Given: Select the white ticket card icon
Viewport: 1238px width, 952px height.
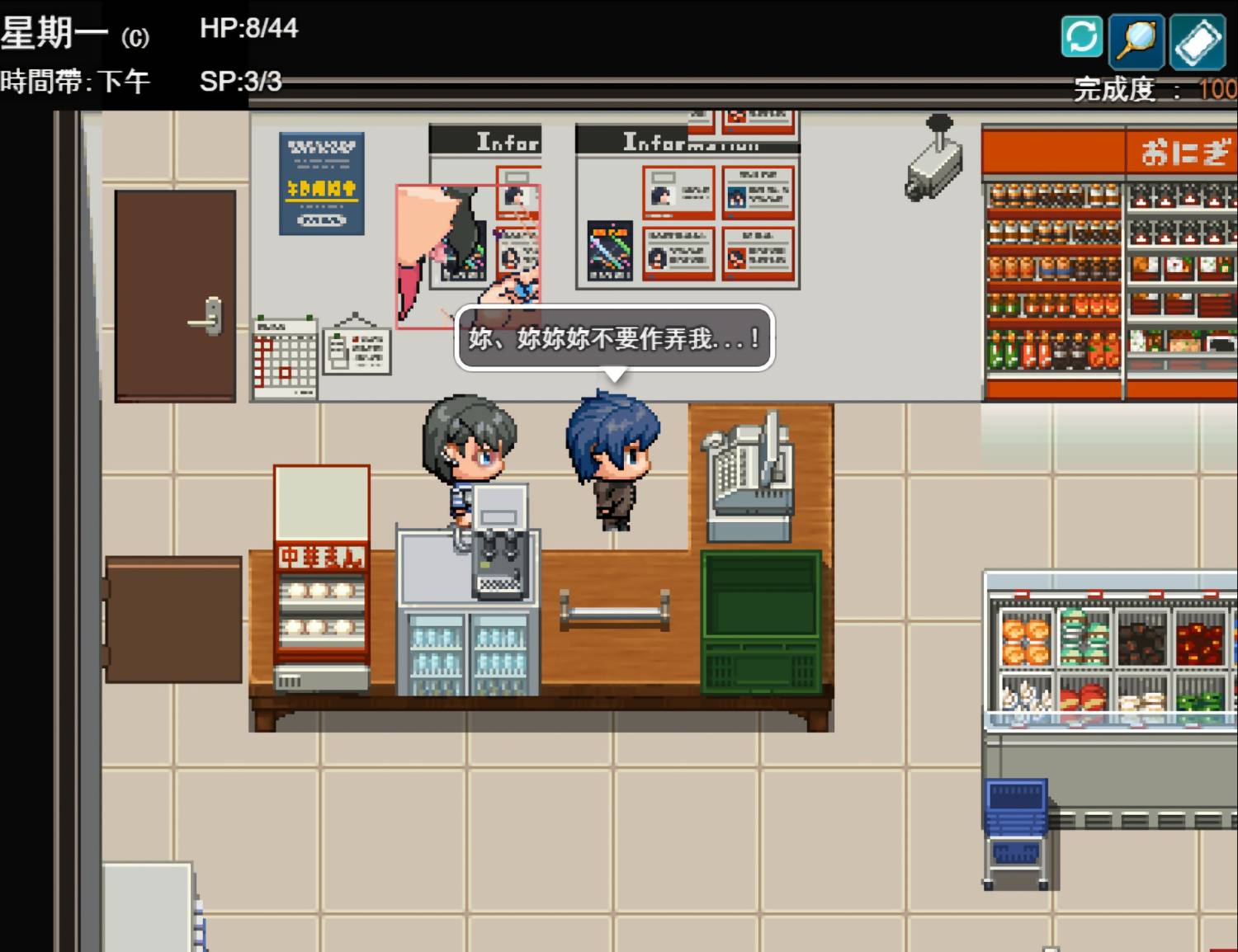Looking at the screenshot, I should (1198, 41).
